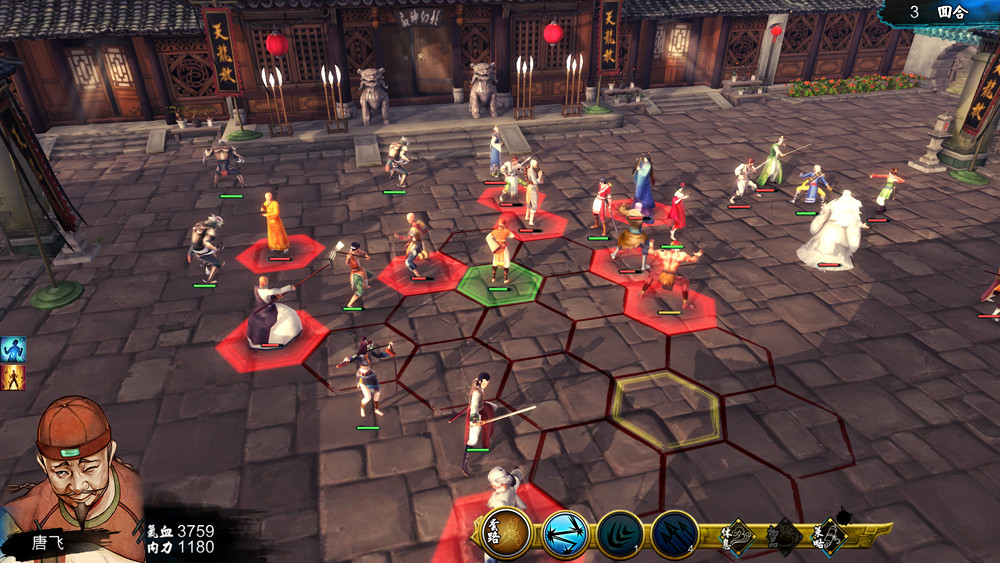Inspect the orange flaming figure buff icon
Screen dimensions: 1000x563
(x=14, y=377)
